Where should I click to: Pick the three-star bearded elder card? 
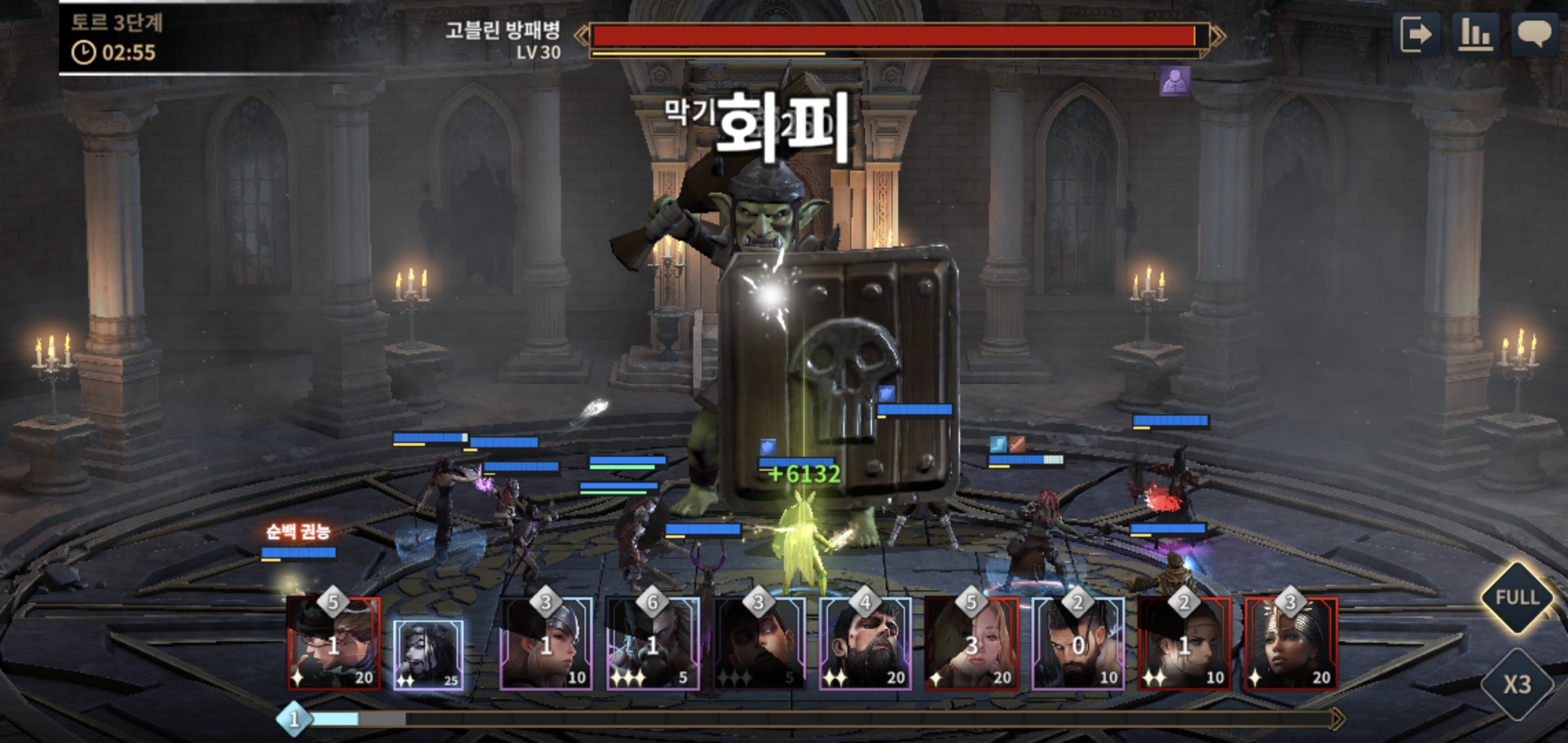pos(653,643)
